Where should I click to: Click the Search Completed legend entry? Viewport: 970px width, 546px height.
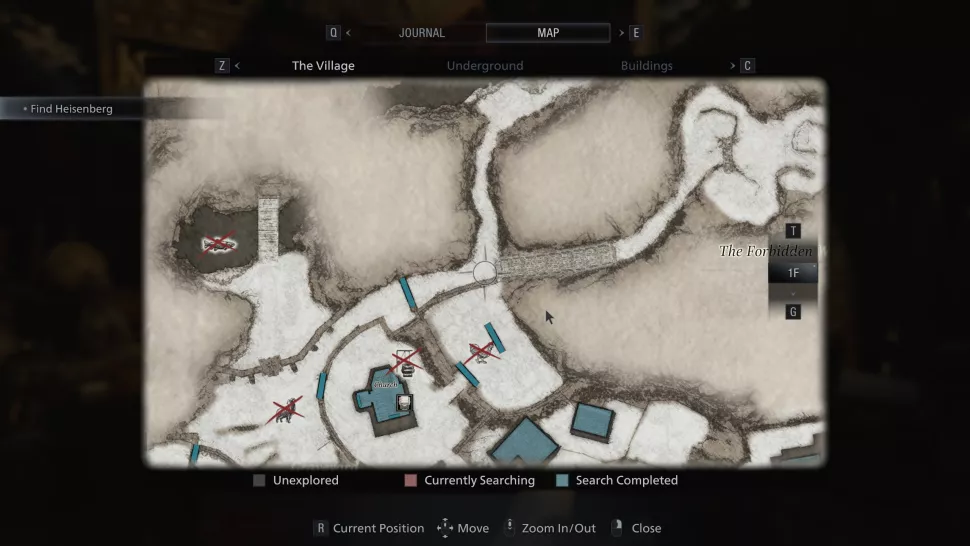tap(617, 481)
